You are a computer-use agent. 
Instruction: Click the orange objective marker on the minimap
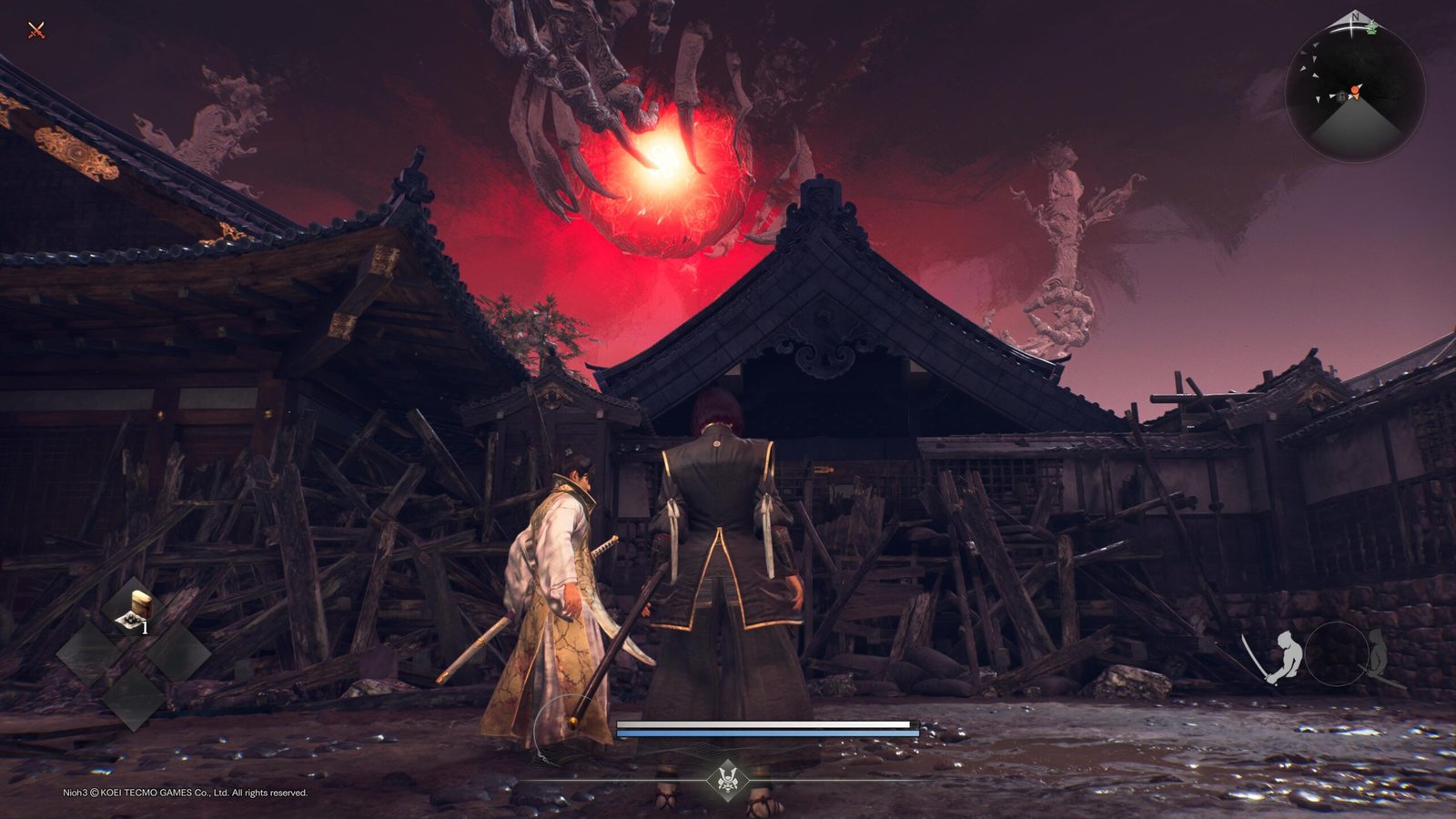point(1356,91)
